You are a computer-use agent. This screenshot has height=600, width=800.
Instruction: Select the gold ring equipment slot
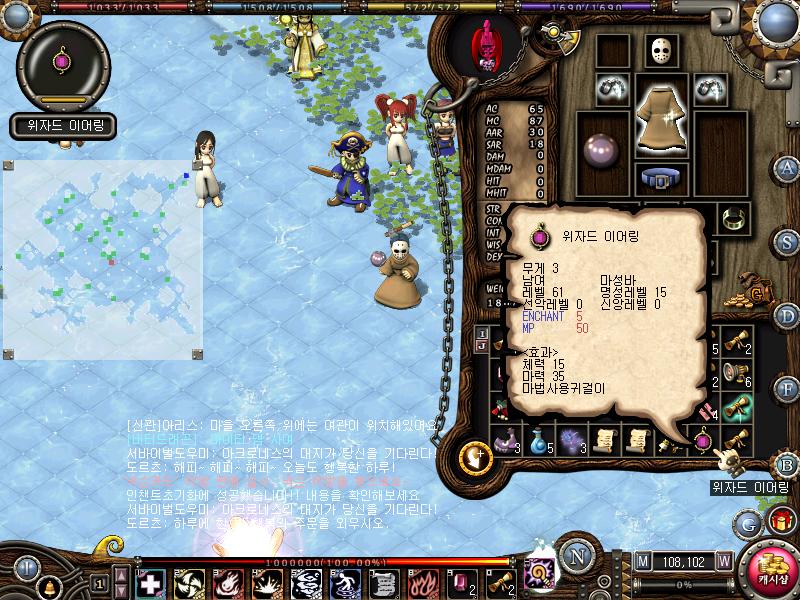734,217
